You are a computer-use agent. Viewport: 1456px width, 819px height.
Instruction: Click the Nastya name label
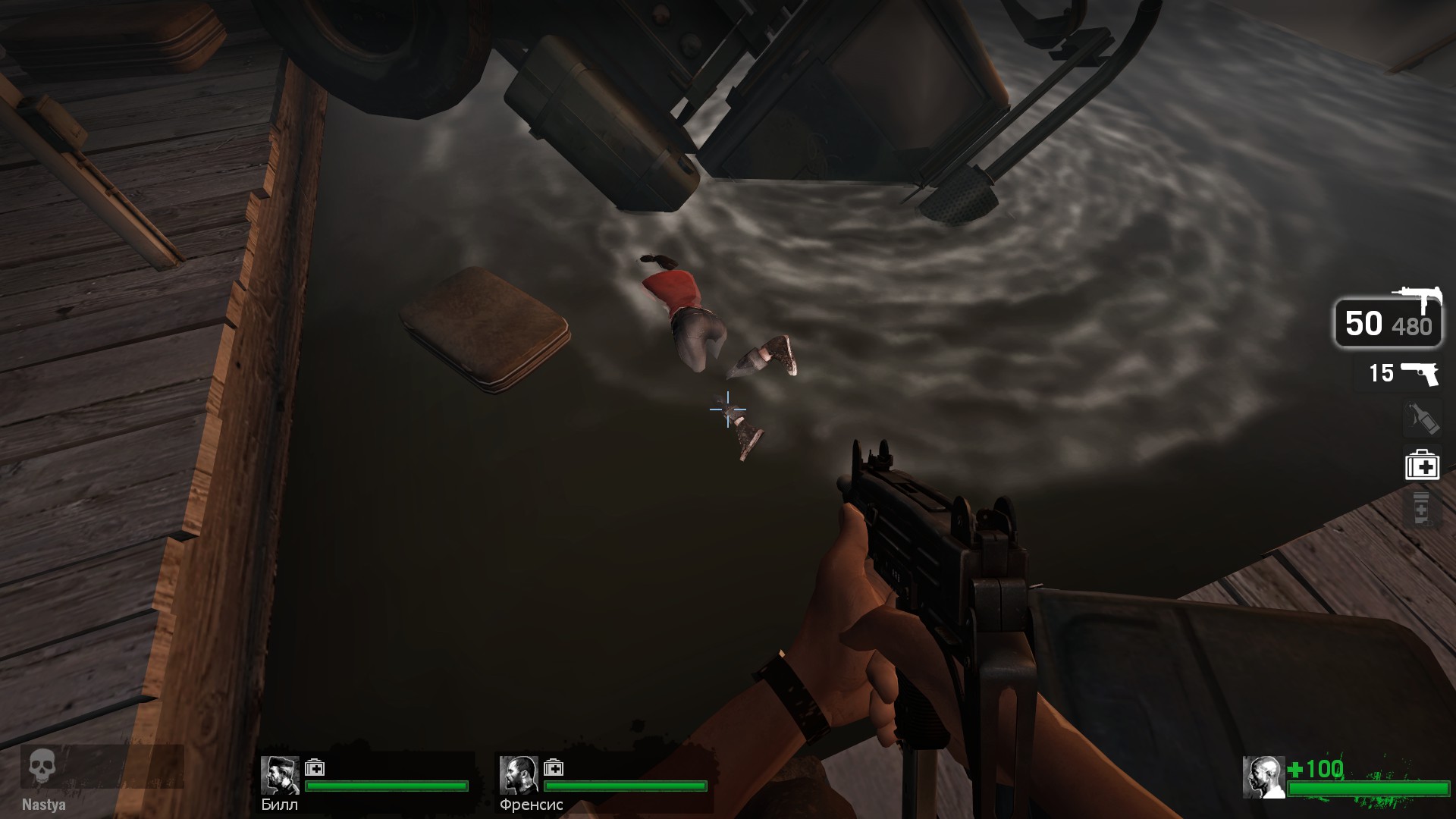[x=44, y=806]
